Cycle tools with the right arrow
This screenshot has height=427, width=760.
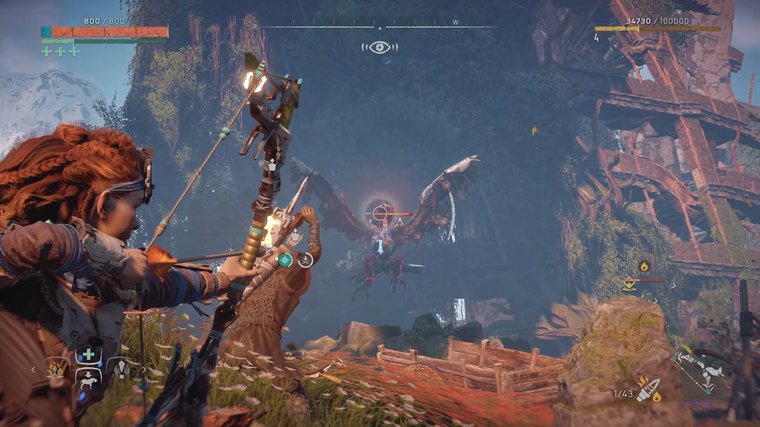tap(142, 369)
